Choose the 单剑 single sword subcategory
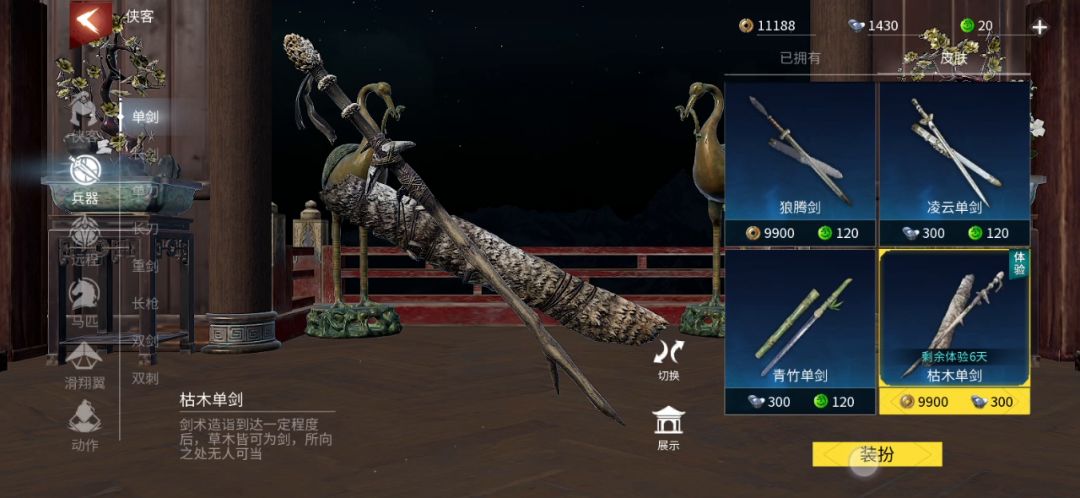This screenshot has height=498, width=1080. tap(145, 116)
